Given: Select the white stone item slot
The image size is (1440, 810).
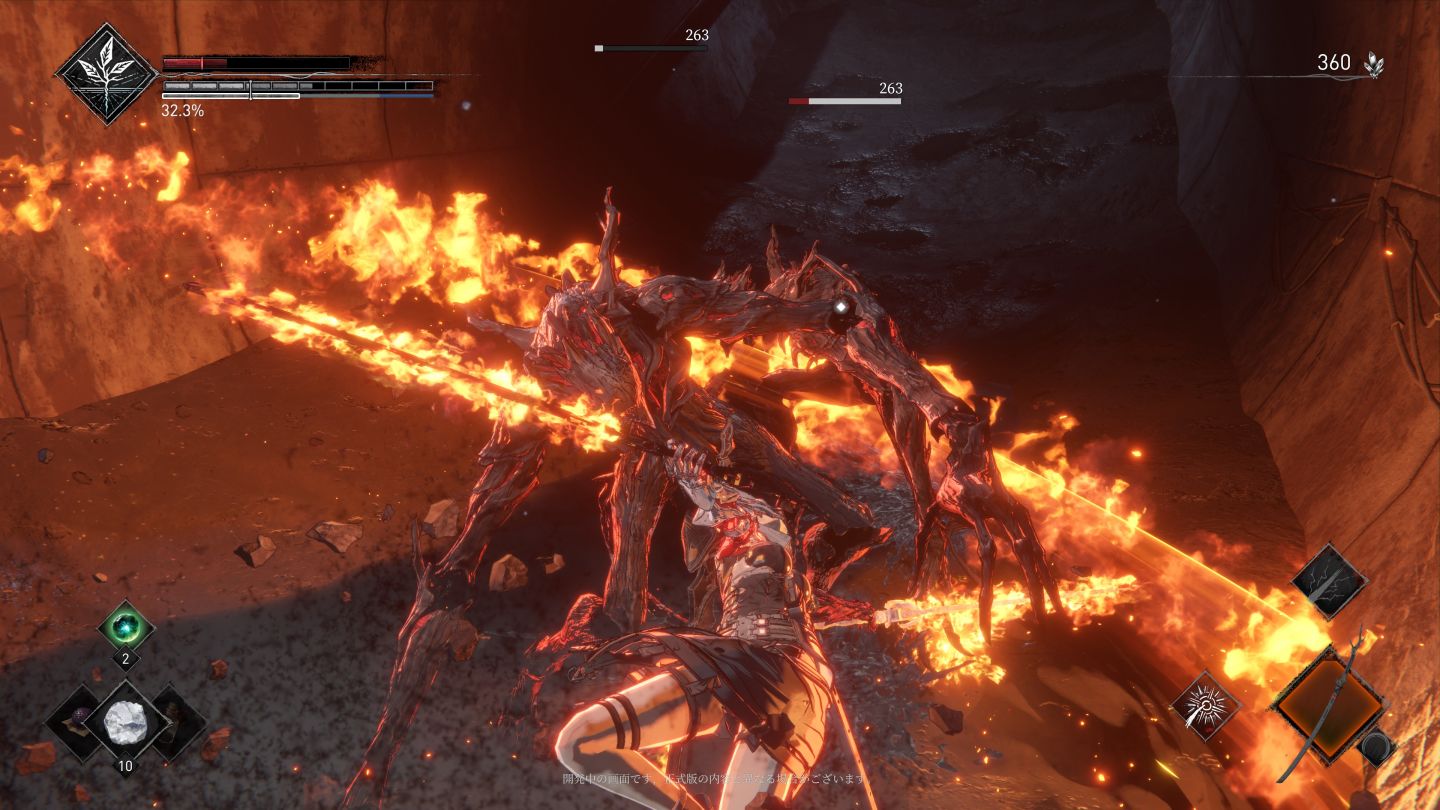Looking at the screenshot, I should [126, 720].
